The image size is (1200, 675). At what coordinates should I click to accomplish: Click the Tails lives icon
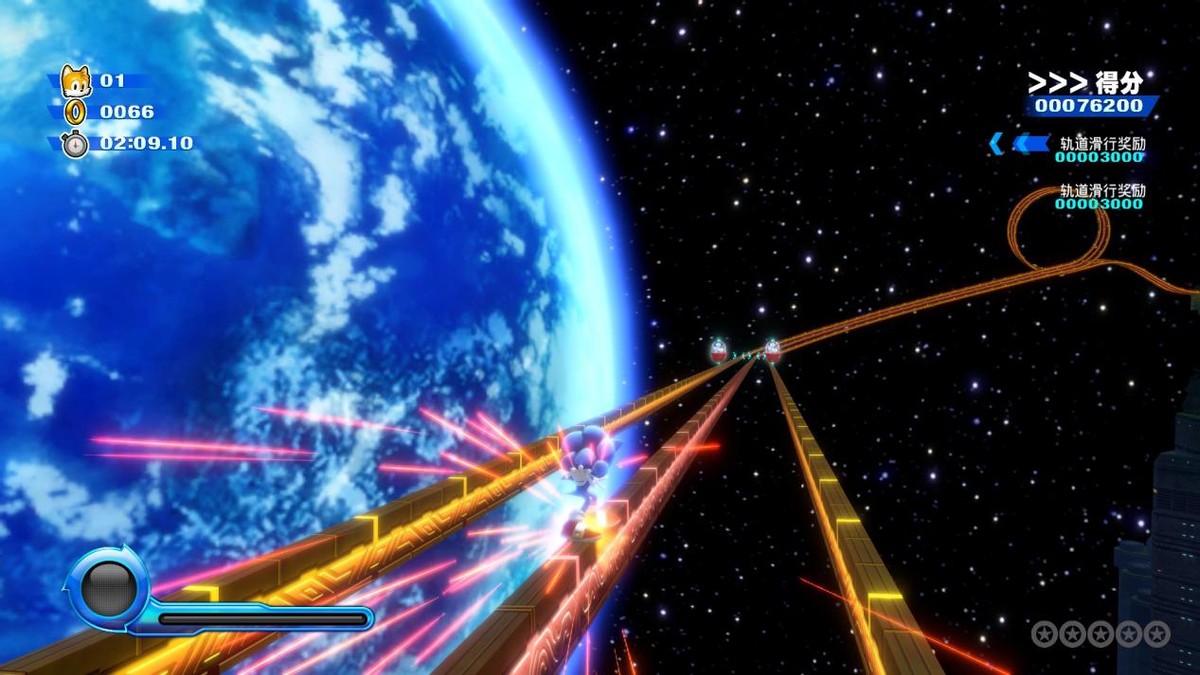pyautogui.click(x=75, y=80)
